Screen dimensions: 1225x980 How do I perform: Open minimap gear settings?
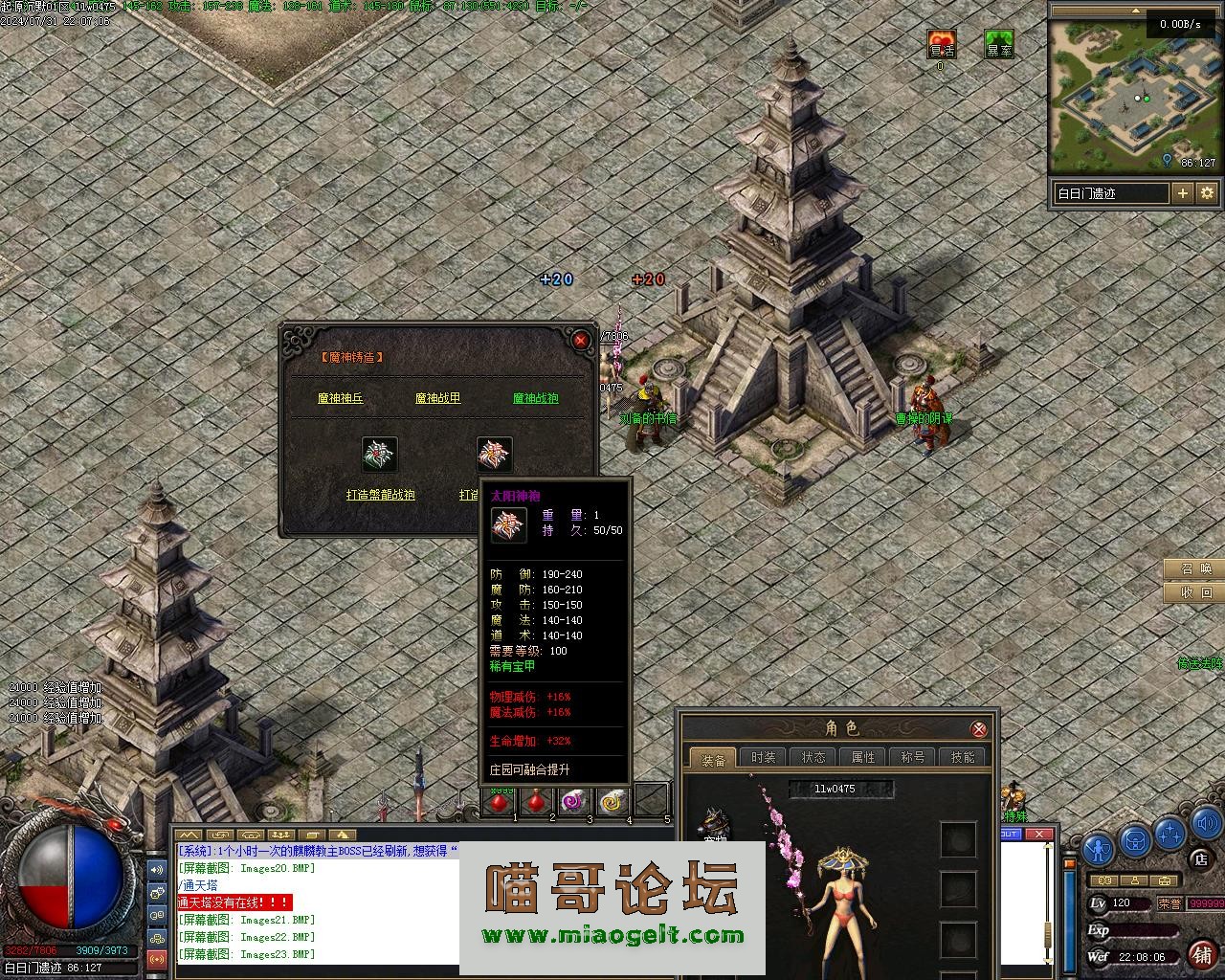[x=1208, y=193]
